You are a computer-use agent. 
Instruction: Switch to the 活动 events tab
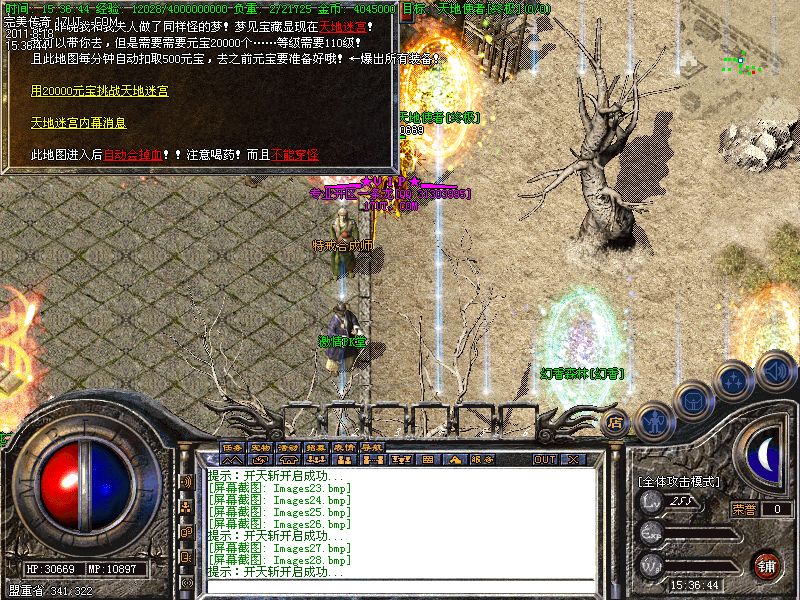coord(288,447)
